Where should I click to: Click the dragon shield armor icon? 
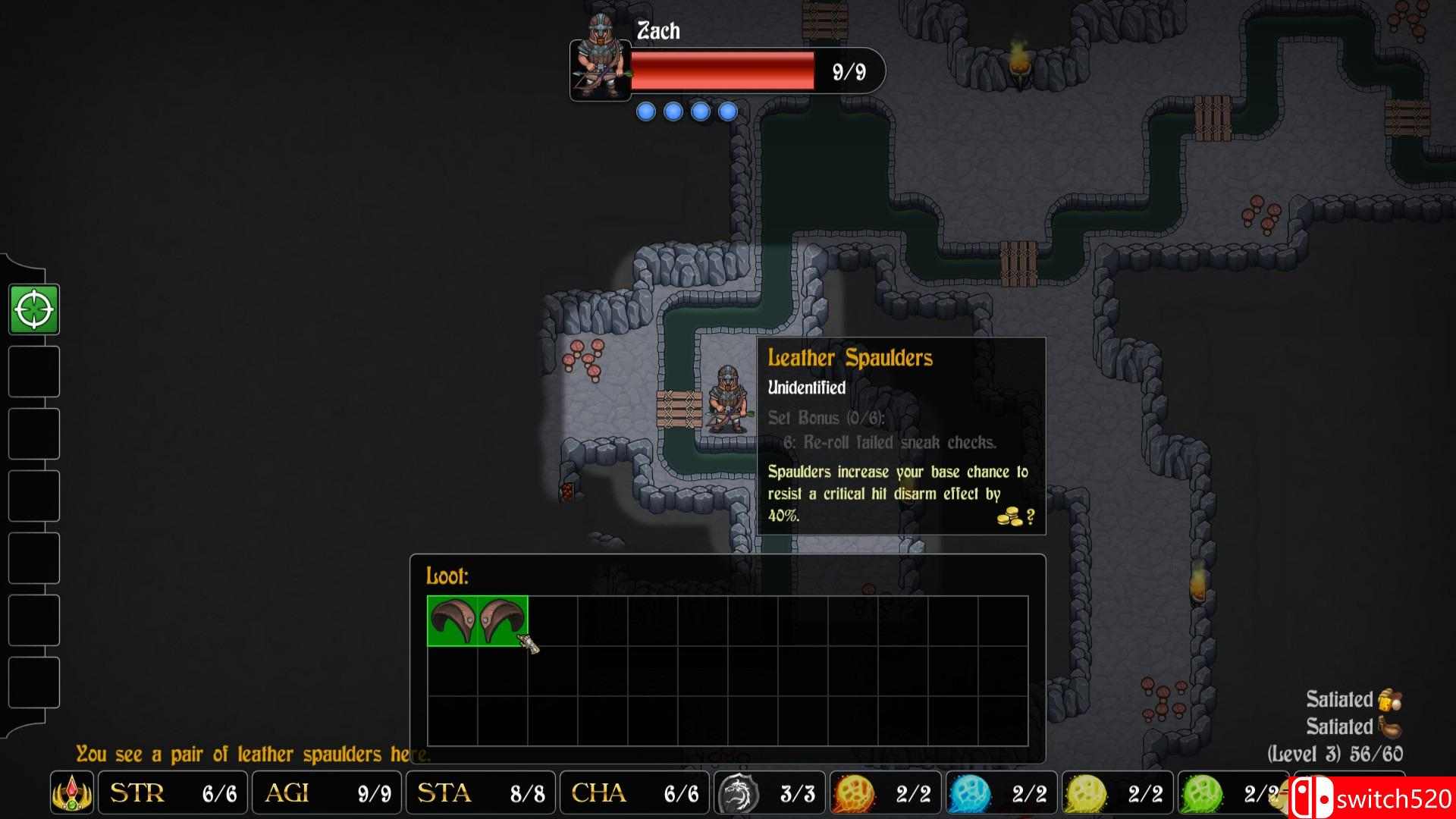coord(739,793)
